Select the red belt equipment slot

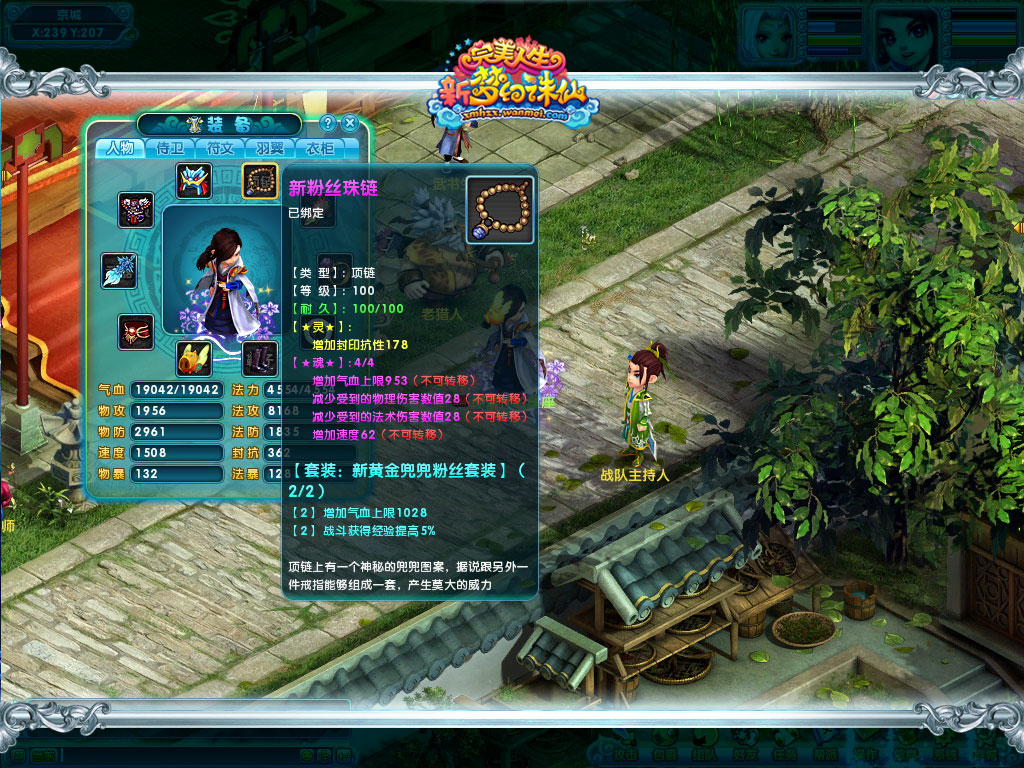pos(136,332)
